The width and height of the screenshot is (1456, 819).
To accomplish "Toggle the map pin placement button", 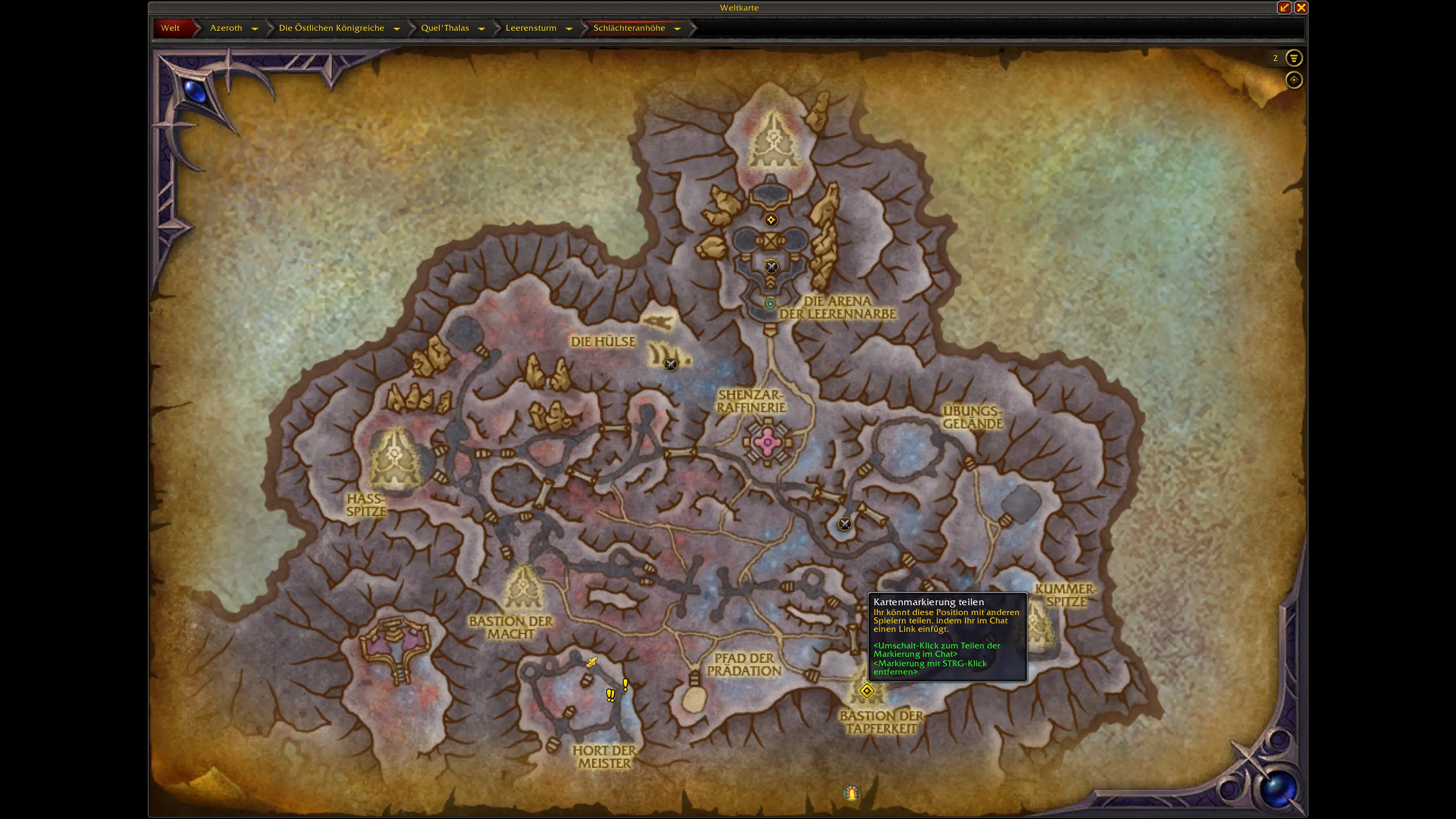I will pos(1293,80).
